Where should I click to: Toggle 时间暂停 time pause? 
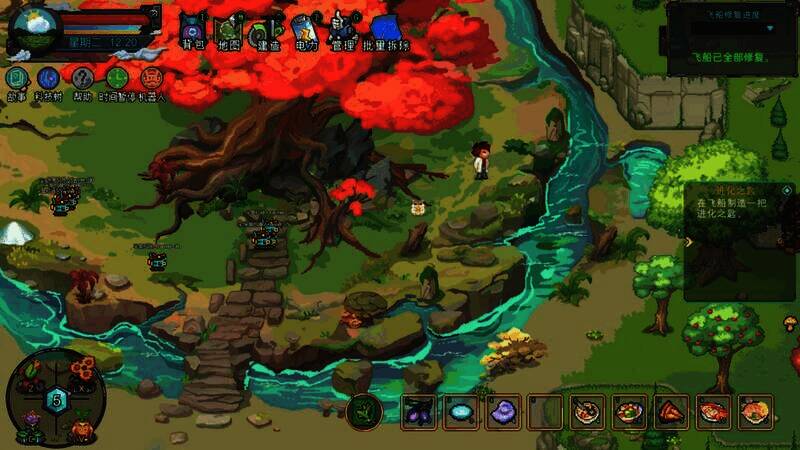117,79
